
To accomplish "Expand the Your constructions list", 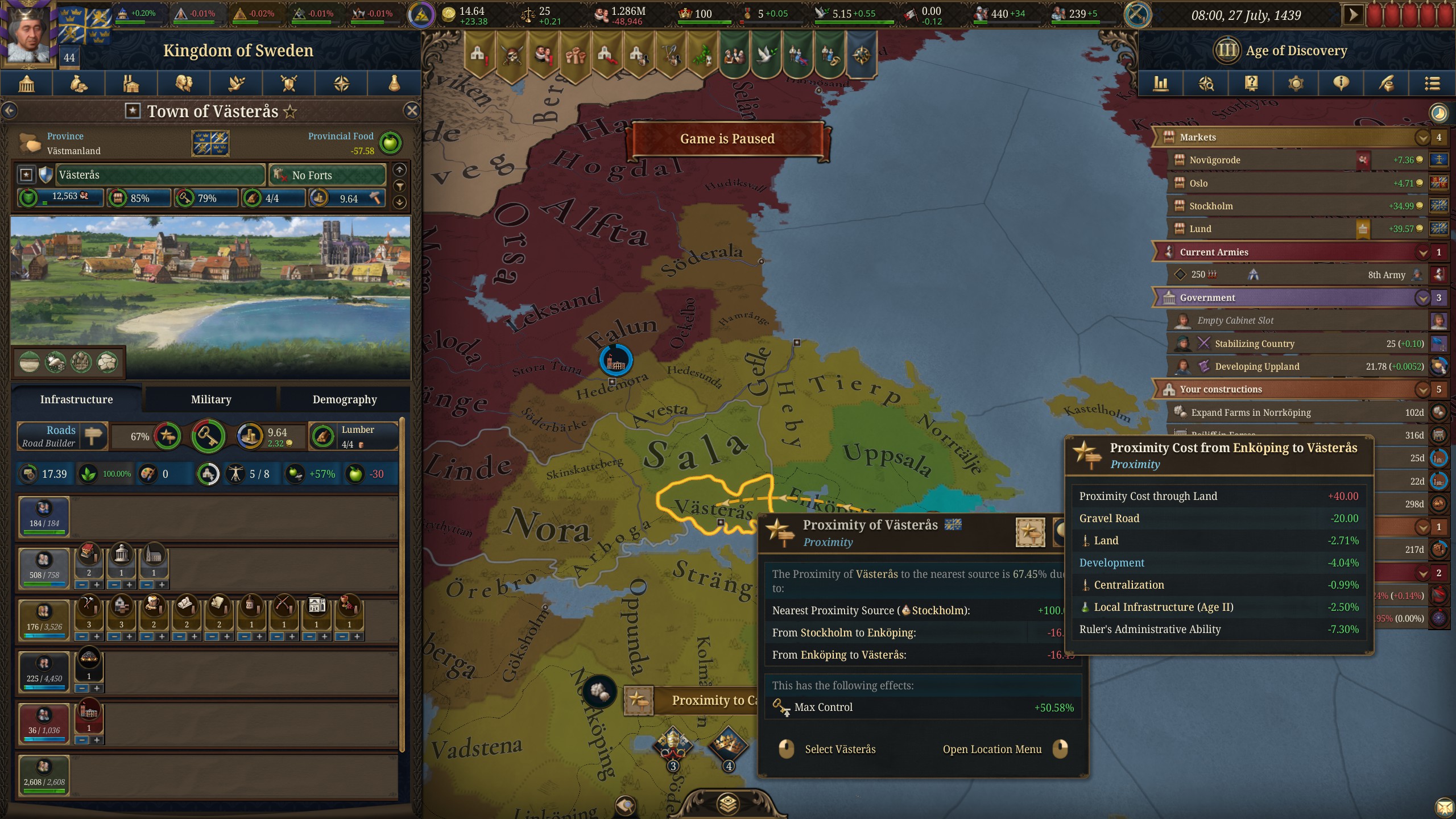I will coord(1421,389).
